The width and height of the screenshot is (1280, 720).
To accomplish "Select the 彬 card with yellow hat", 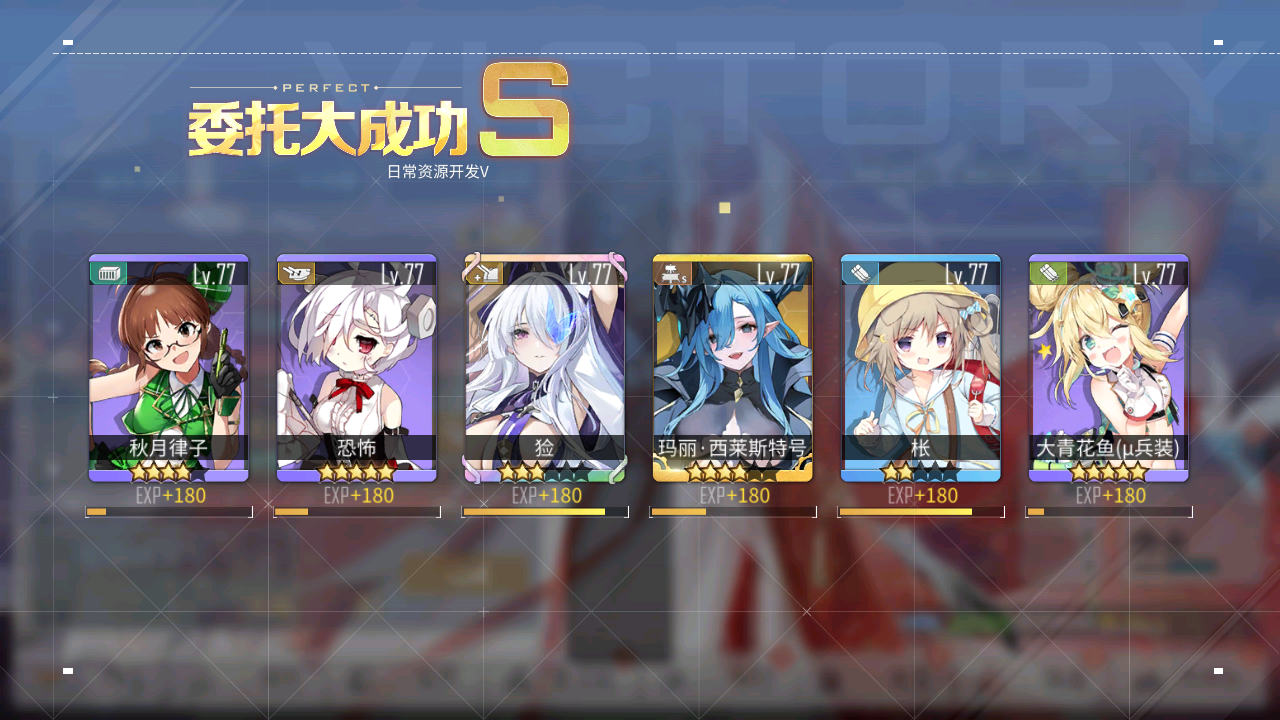I will [920, 367].
